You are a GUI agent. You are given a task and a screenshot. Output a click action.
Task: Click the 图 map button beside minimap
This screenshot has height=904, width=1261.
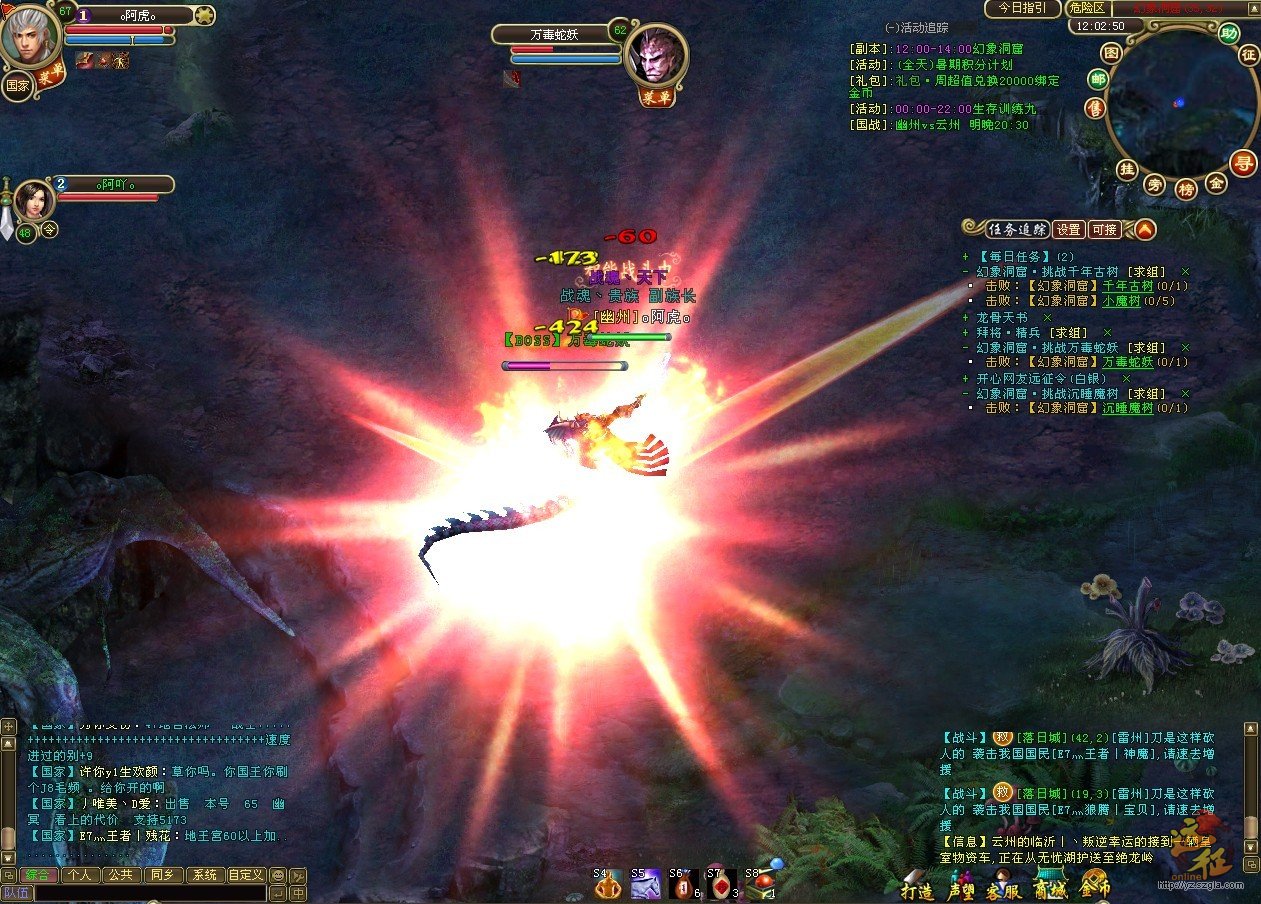click(1111, 53)
